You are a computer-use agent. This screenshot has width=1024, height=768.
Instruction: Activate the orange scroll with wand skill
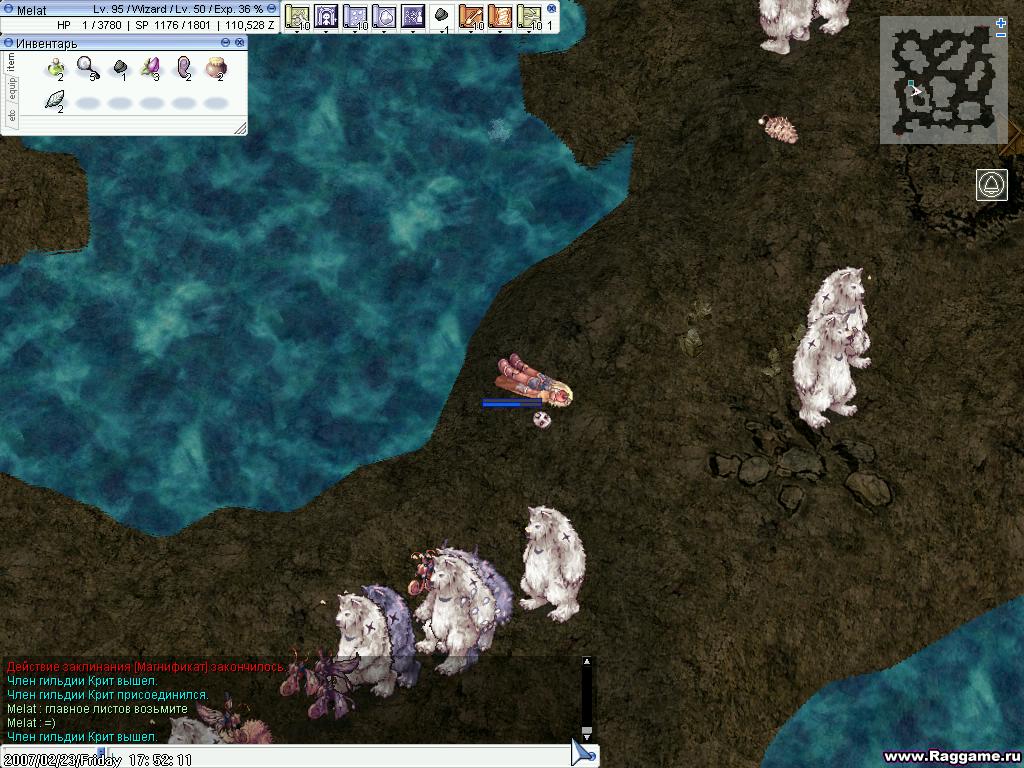[470, 17]
